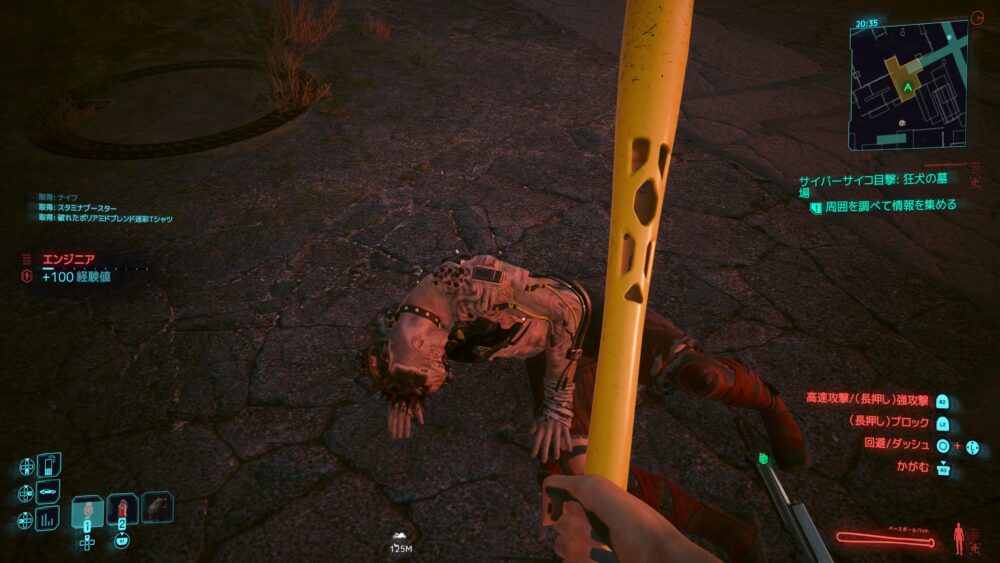
Task: Use the red inhaler consumable slot 2
Action: point(122,509)
